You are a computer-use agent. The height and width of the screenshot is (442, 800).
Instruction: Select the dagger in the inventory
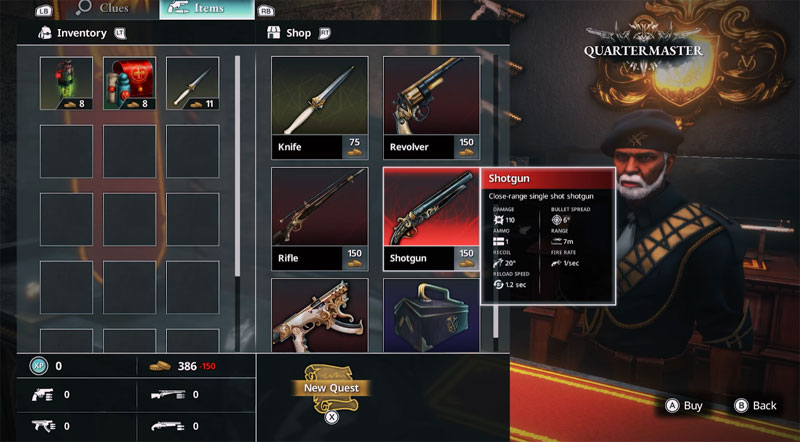pos(192,83)
